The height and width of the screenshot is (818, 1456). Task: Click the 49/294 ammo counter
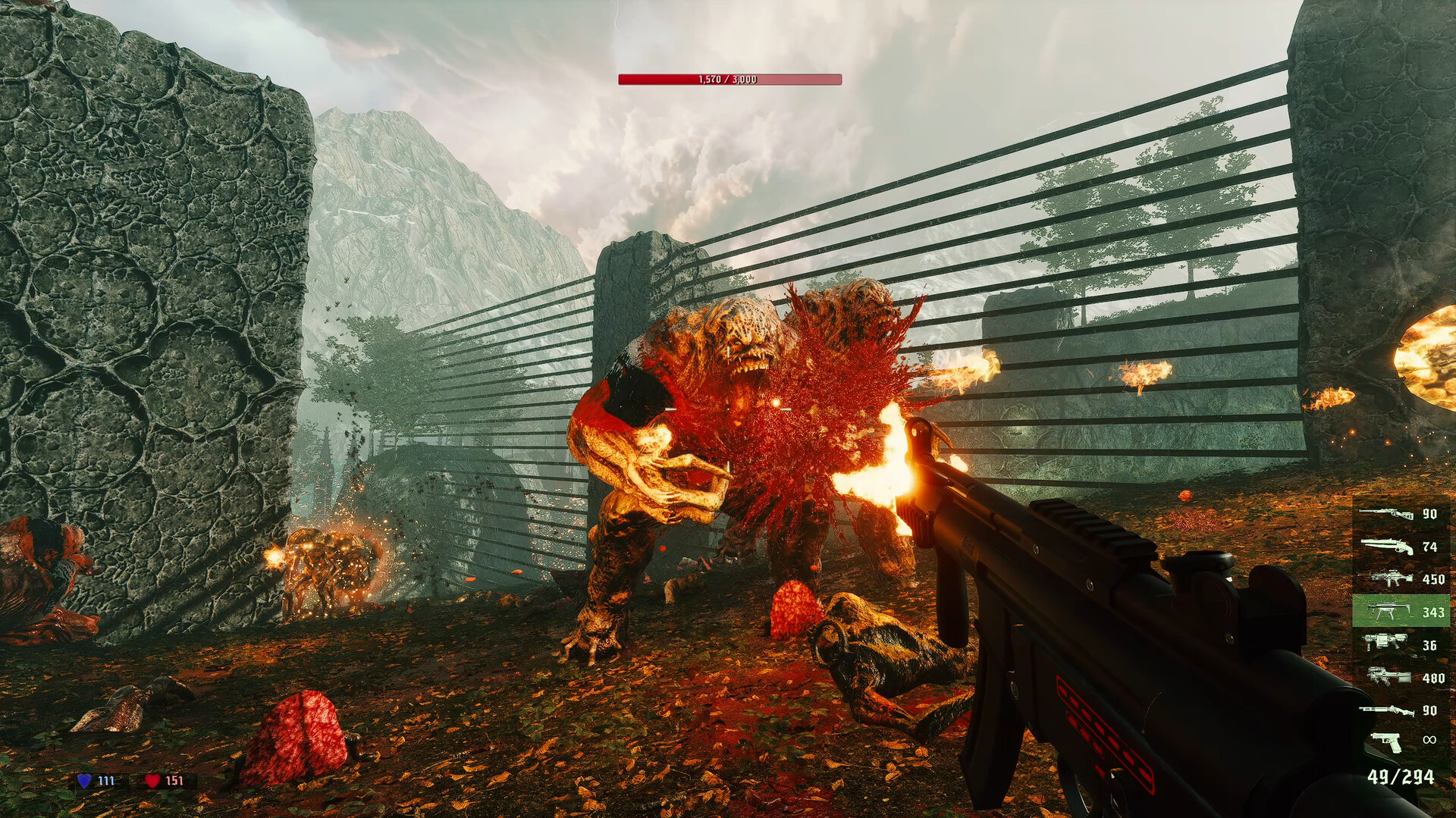pos(1401,776)
